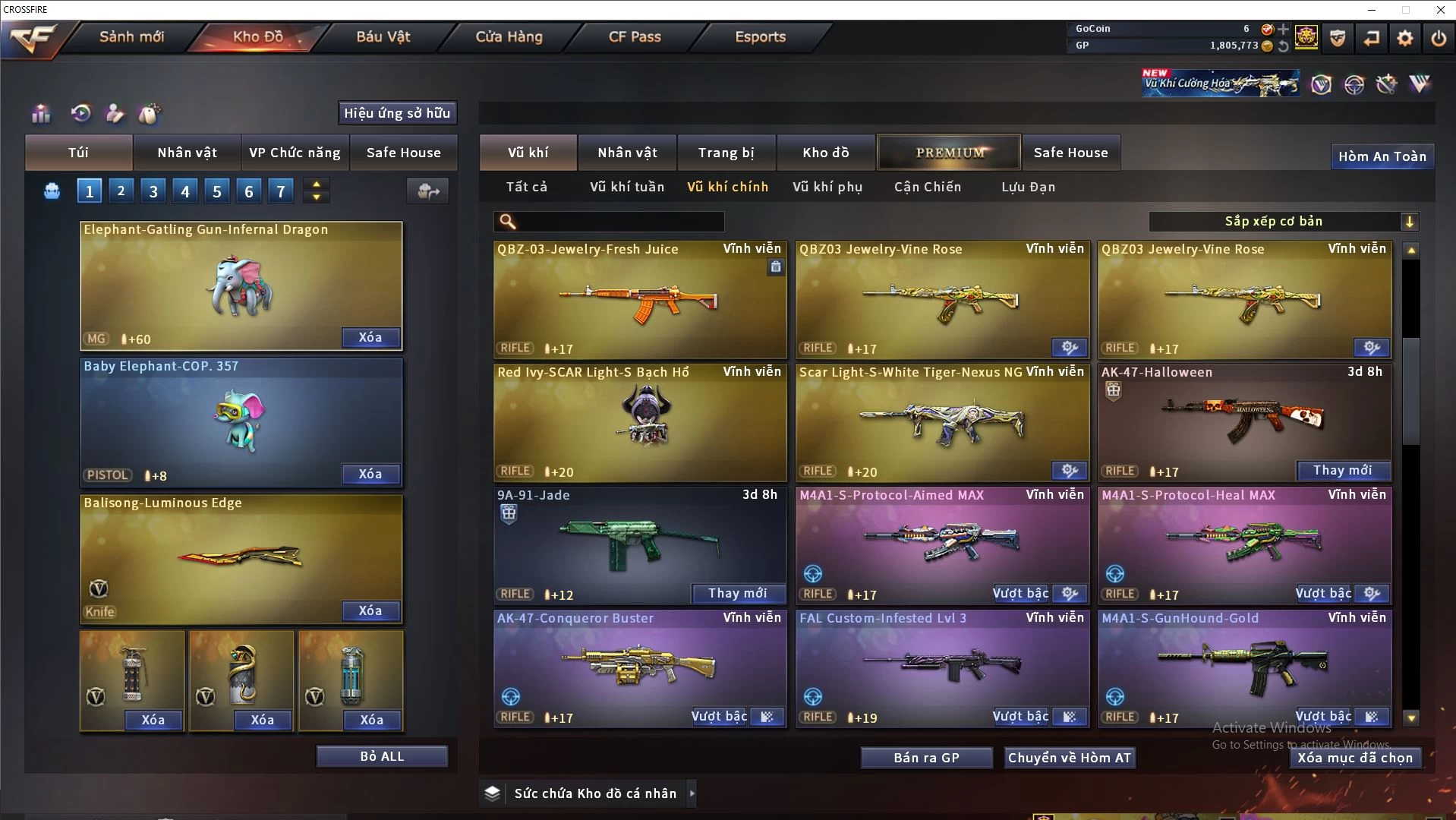Select the AK-47-Halloween weapon card
The image size is (1456, 820).
[x=1244, y=421]
